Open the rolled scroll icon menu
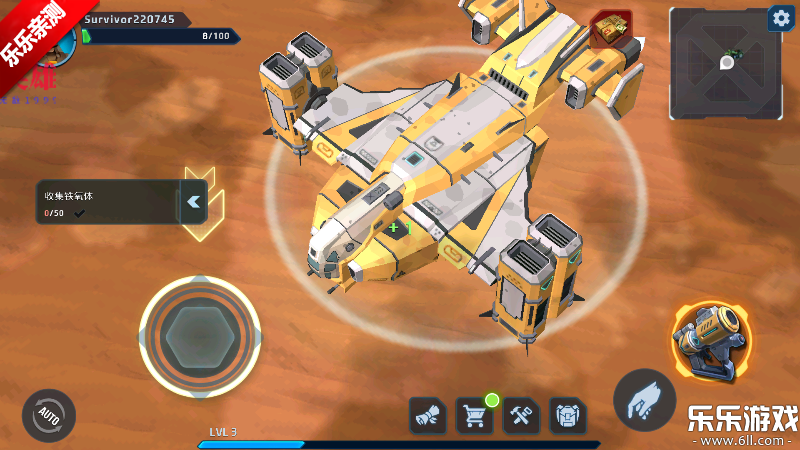 pos(427,415)
